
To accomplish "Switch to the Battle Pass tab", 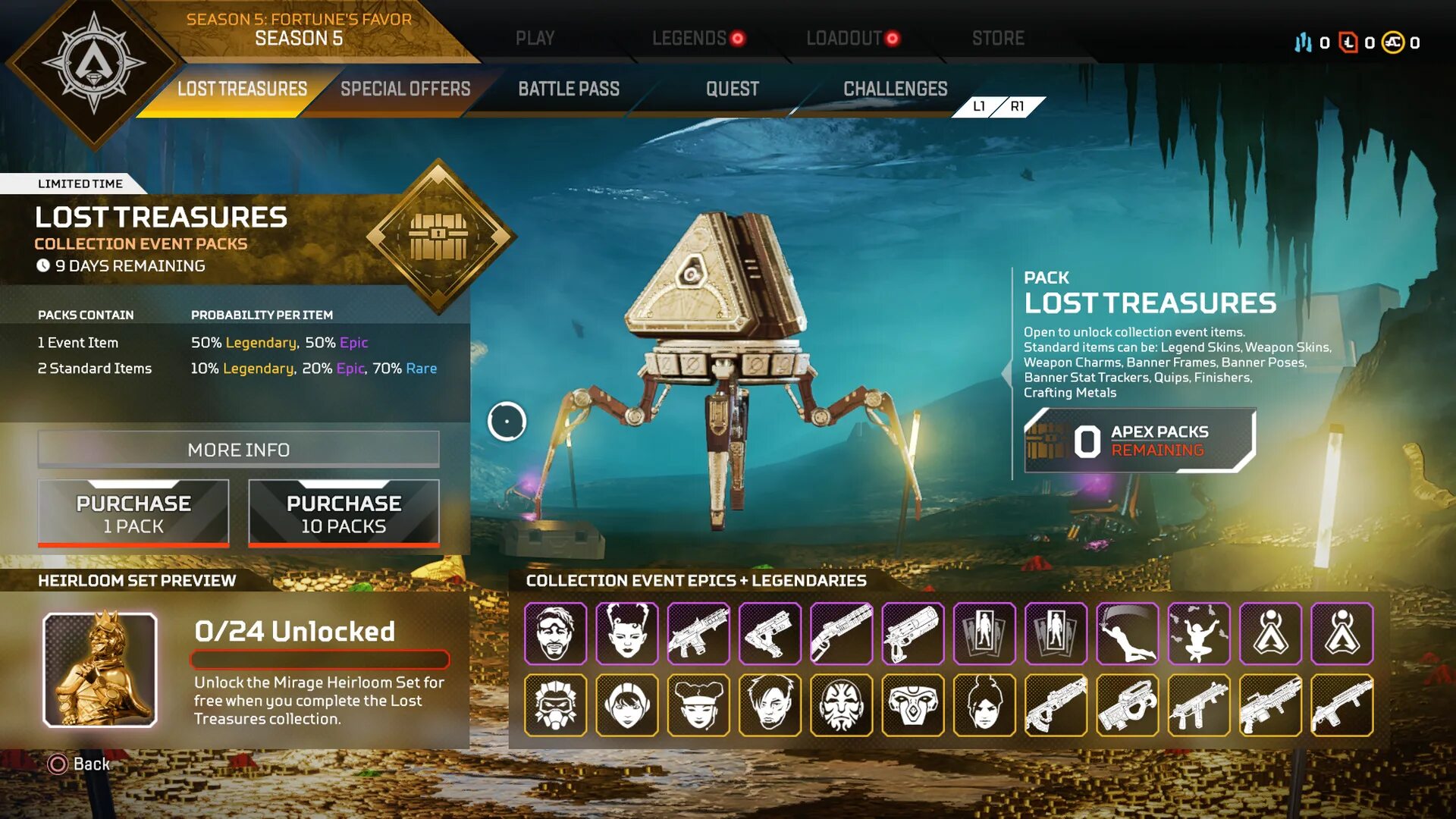I will (x=569, y=89).
